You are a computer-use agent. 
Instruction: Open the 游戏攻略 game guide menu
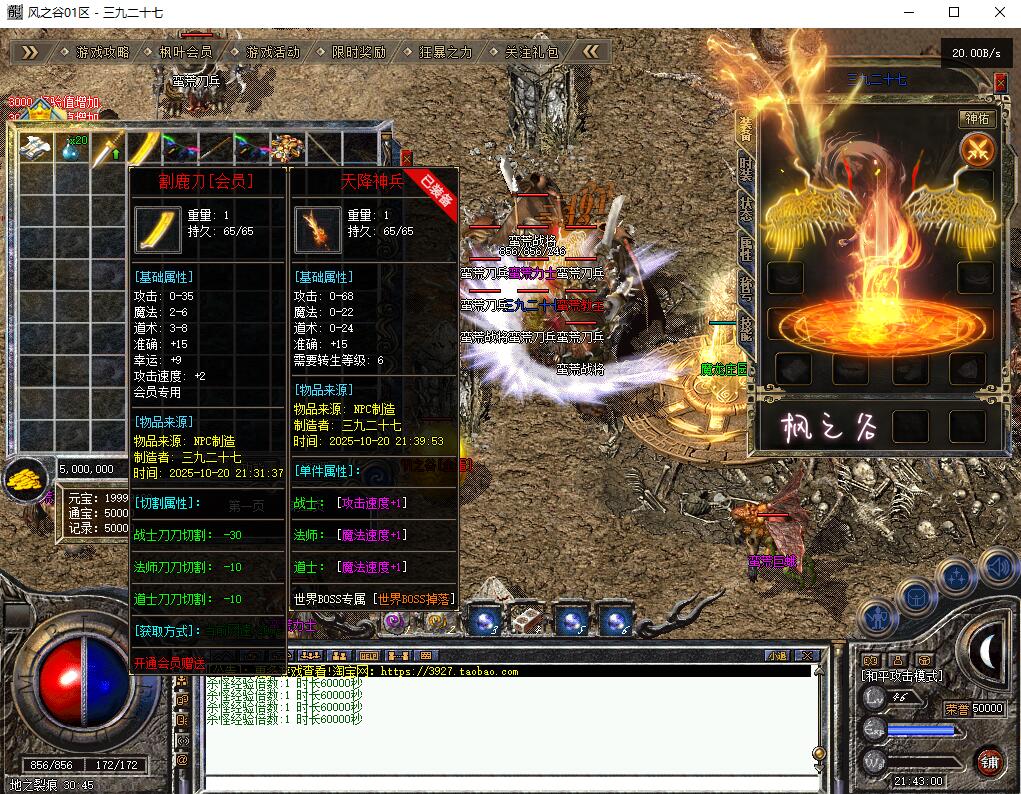point(102,52)
